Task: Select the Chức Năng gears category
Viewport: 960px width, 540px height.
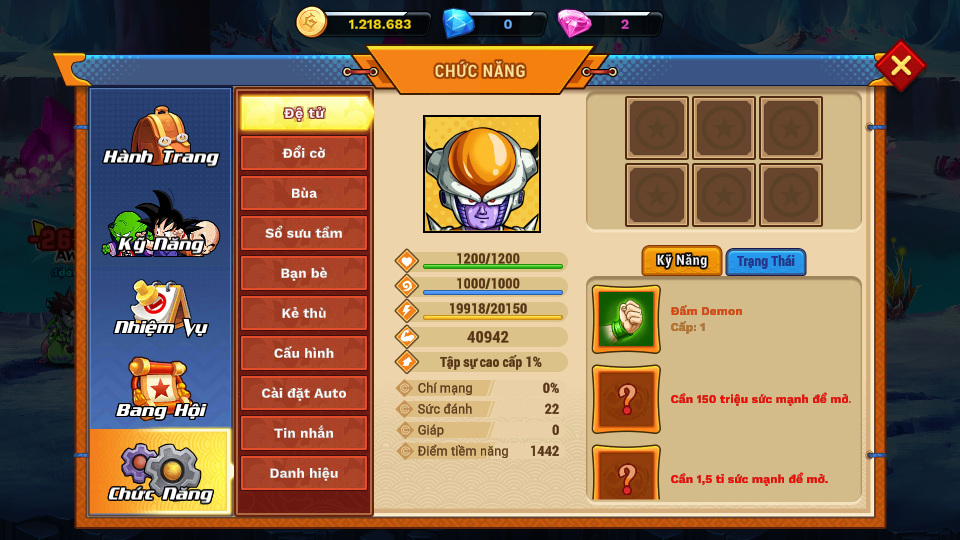Action: pyautogui.click(x=160, y=472)
